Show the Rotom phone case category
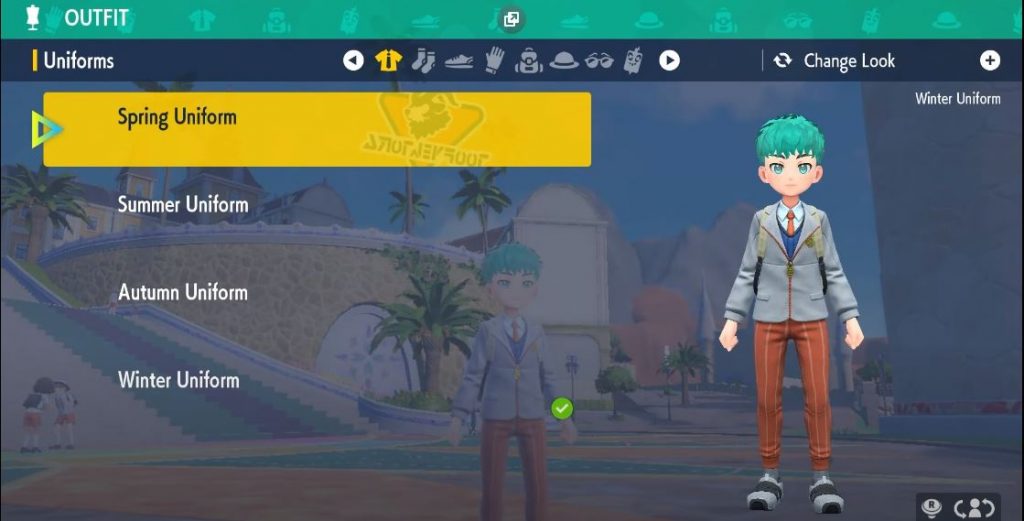The height and width of the screenshot is (521, 1024). pos(633,61)
